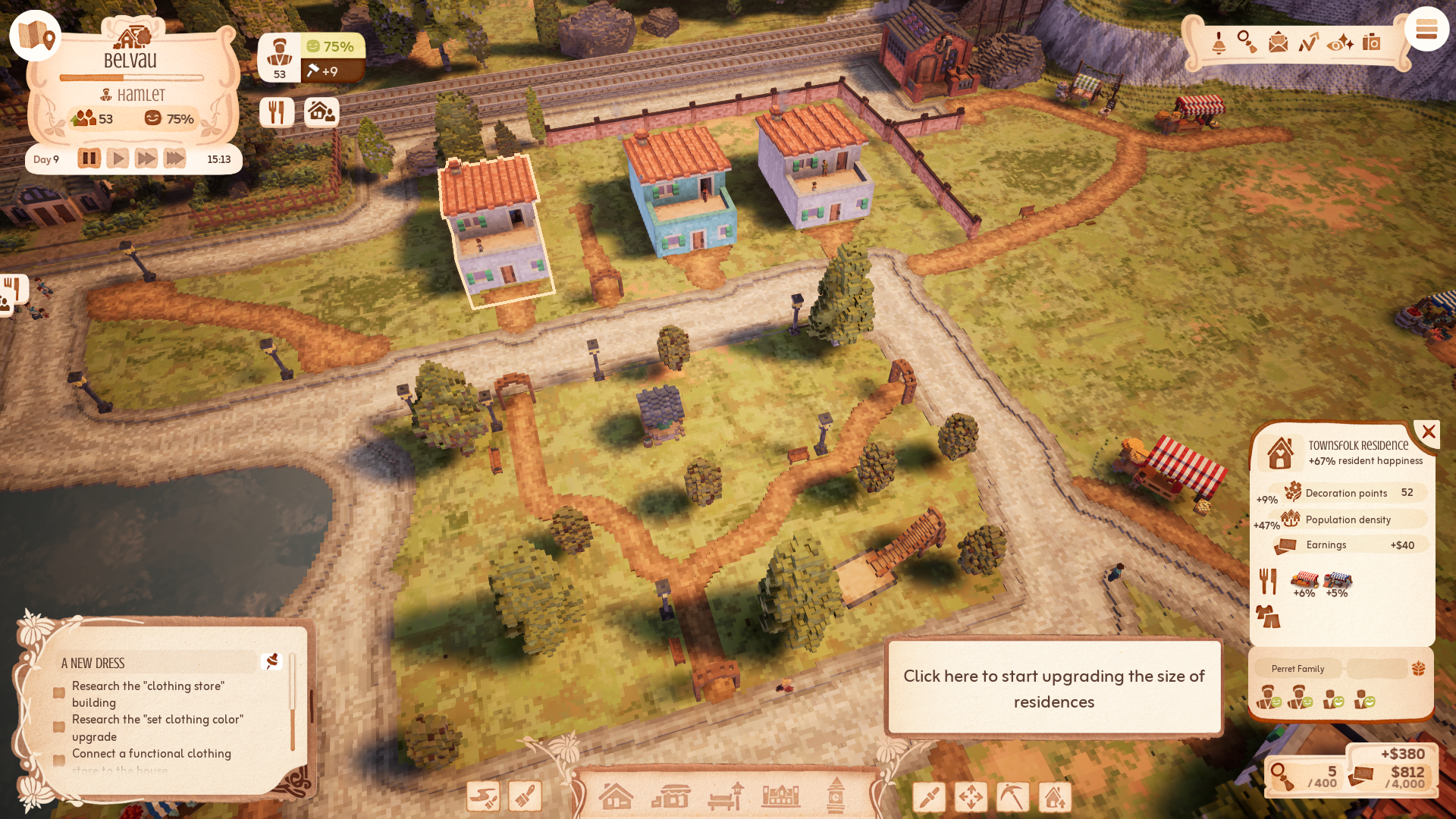The image size is (1456, 819).
Task: Open the rising arrow statistics icon
Action: 1309,42
